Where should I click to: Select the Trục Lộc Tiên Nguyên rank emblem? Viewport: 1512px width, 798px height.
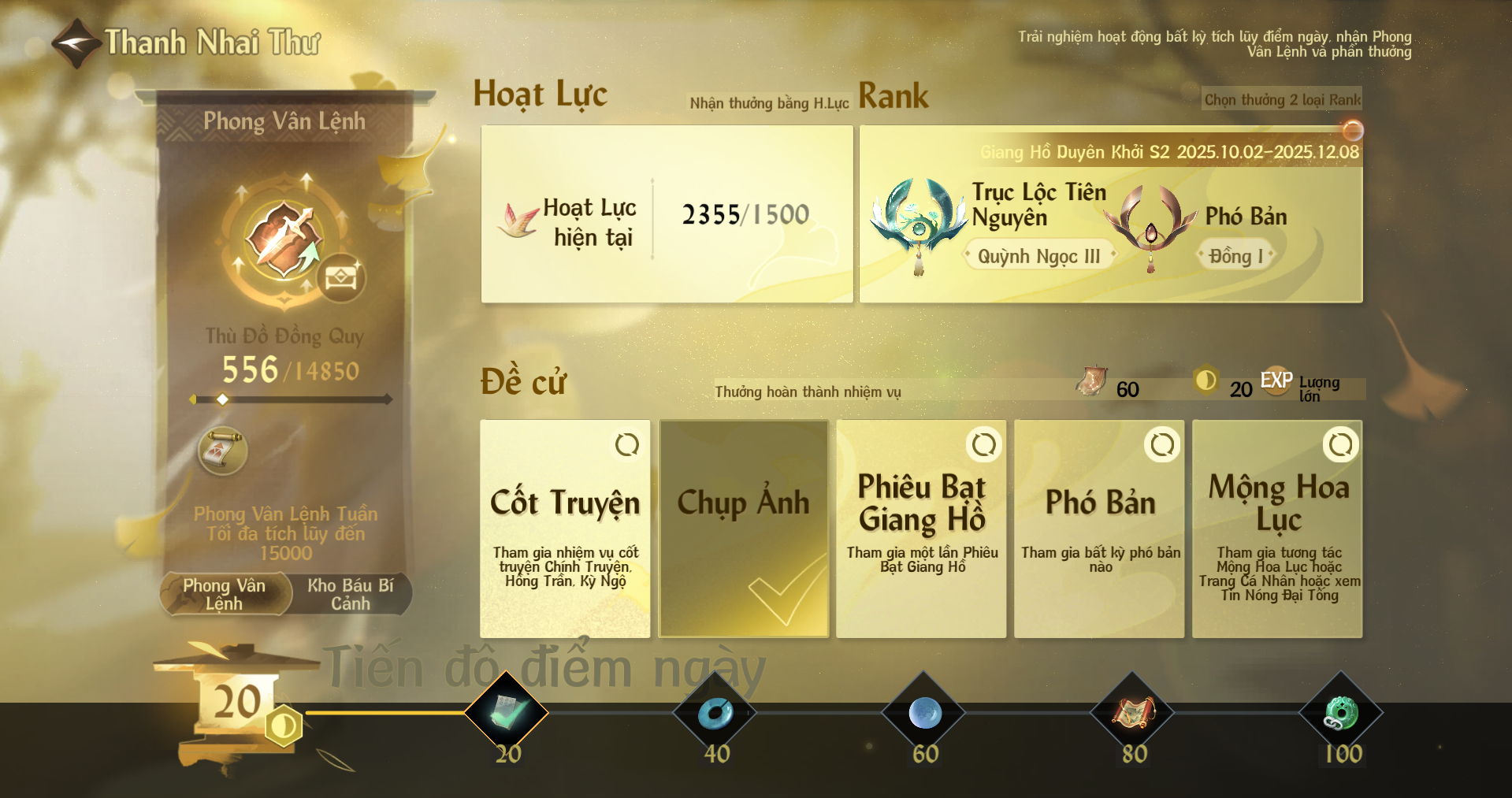(919, 219)
